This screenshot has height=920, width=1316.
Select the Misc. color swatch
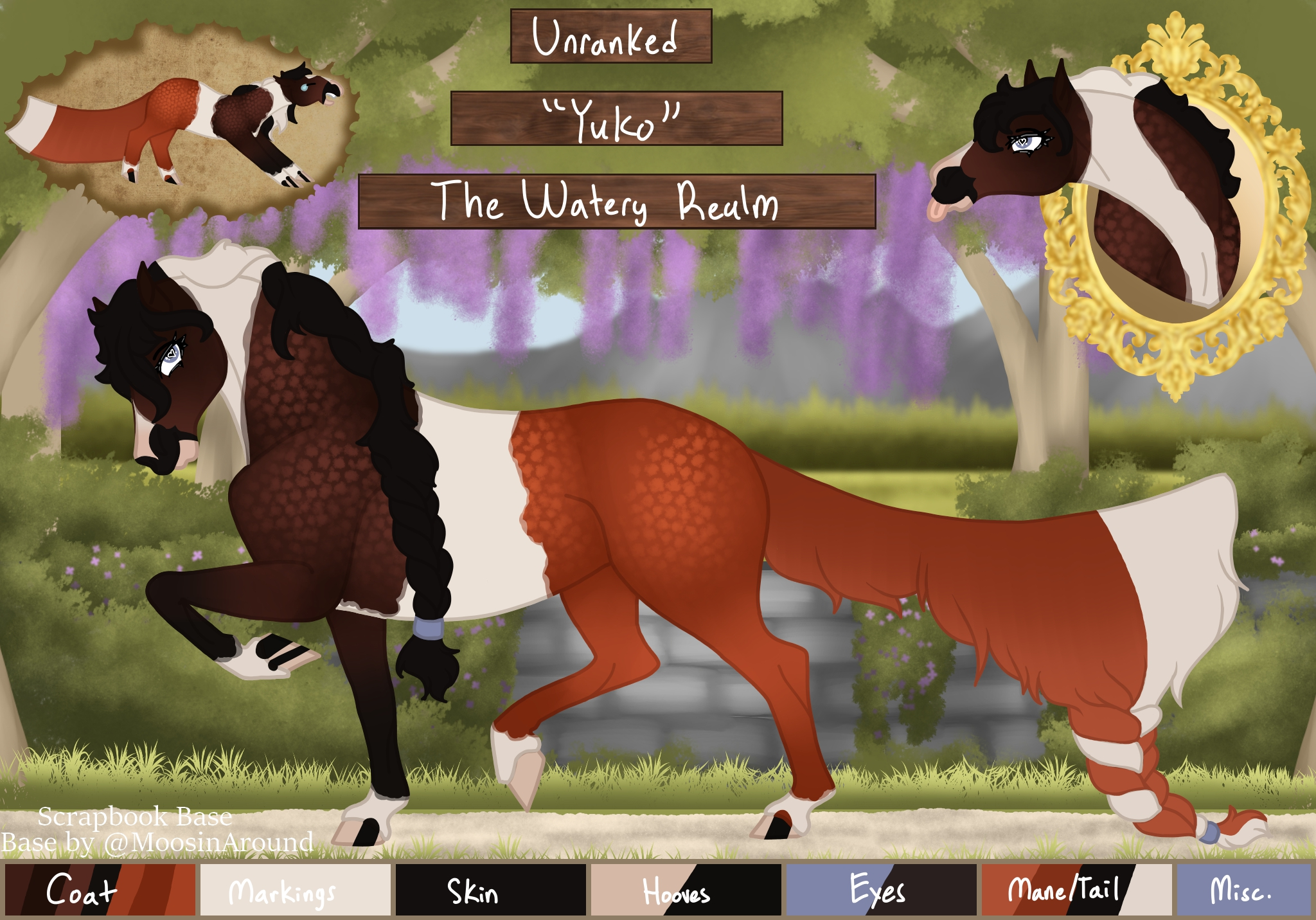coord(1243,890)
